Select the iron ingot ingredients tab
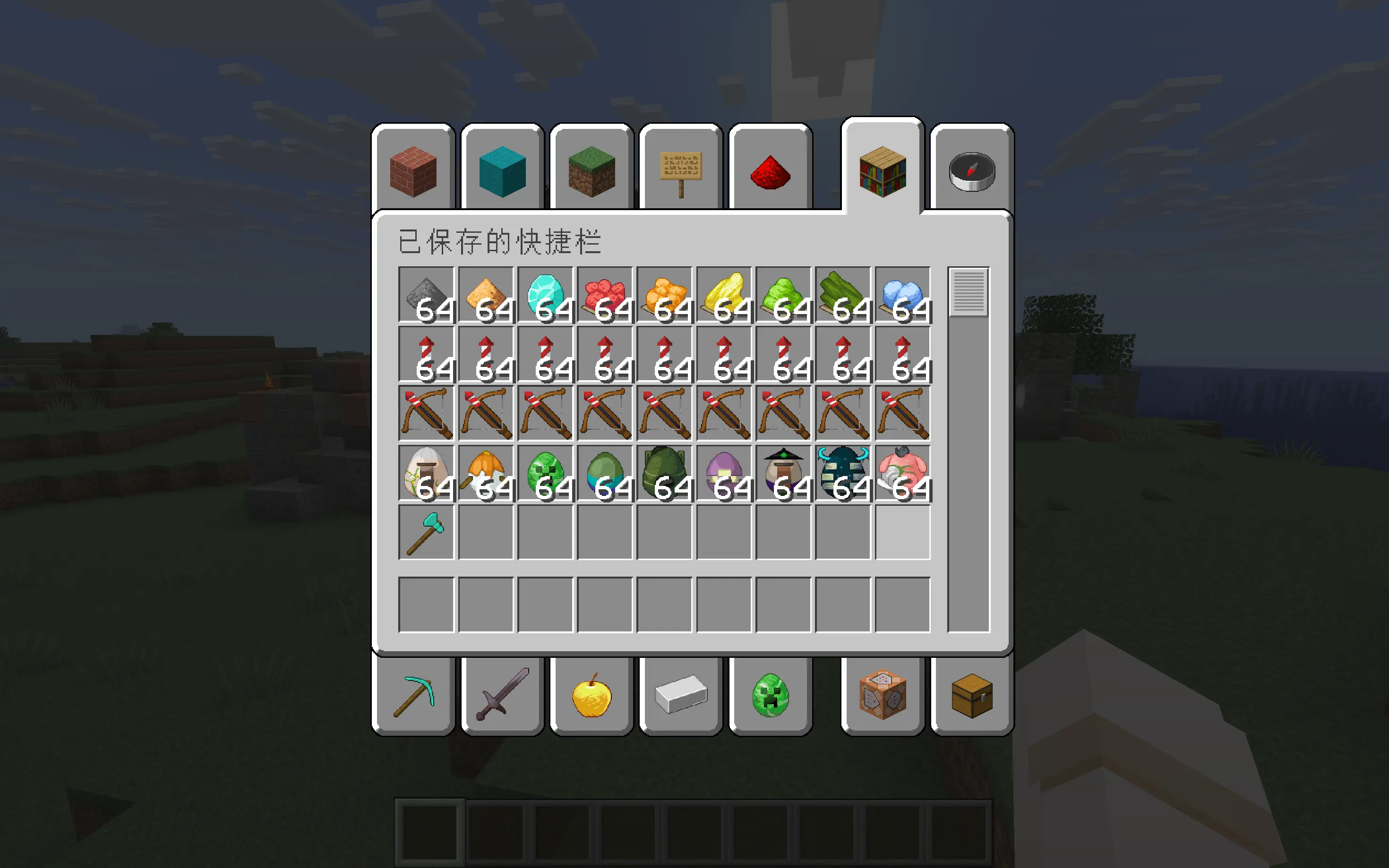1389x868 pixels. [680, 696]
